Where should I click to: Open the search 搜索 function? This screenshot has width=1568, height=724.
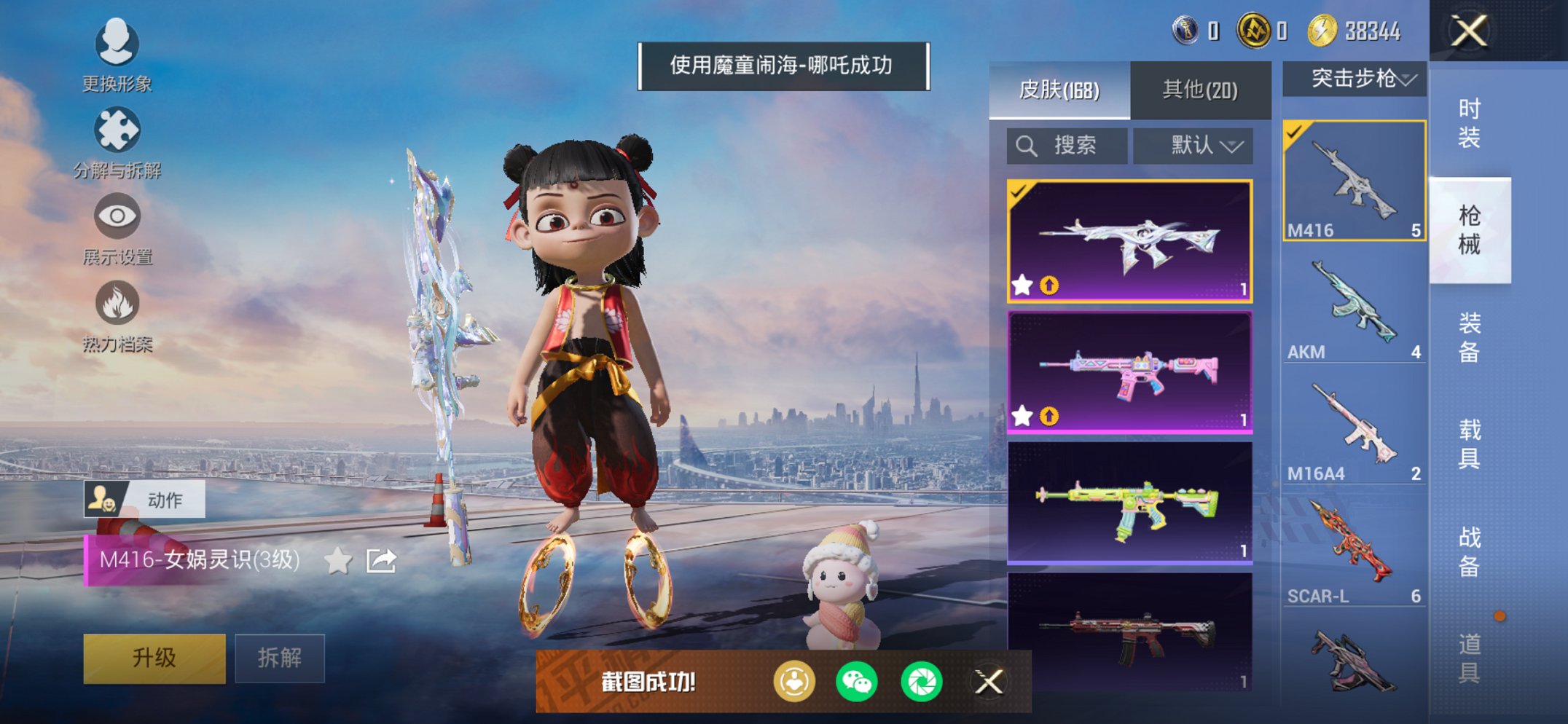[1065, 145]
